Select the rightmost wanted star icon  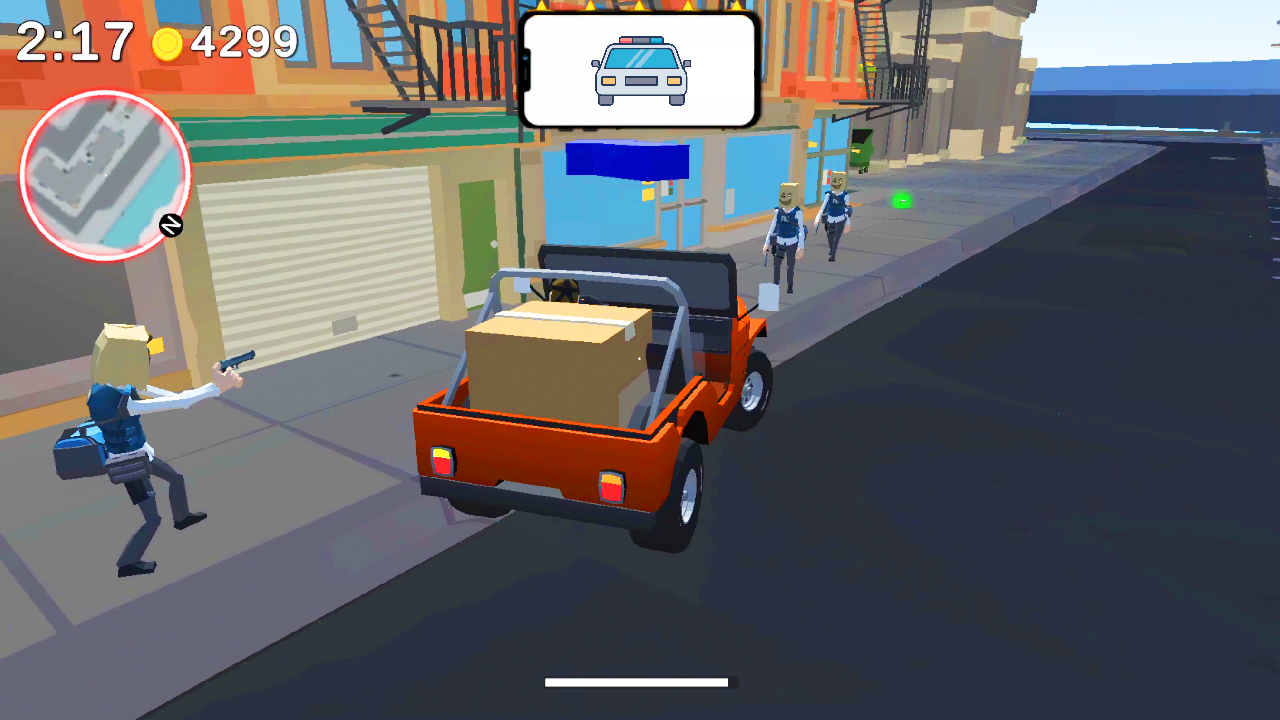point(737,10)
